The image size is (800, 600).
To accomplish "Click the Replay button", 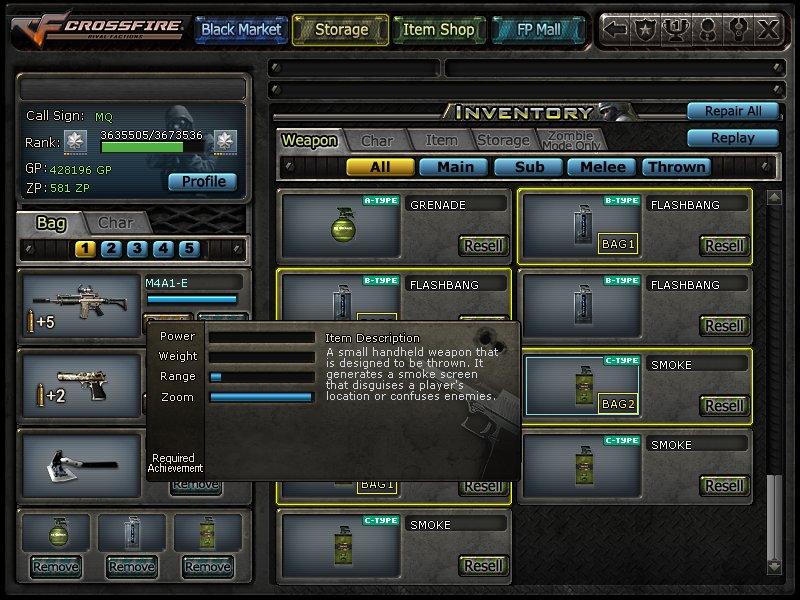I will 732,138.
